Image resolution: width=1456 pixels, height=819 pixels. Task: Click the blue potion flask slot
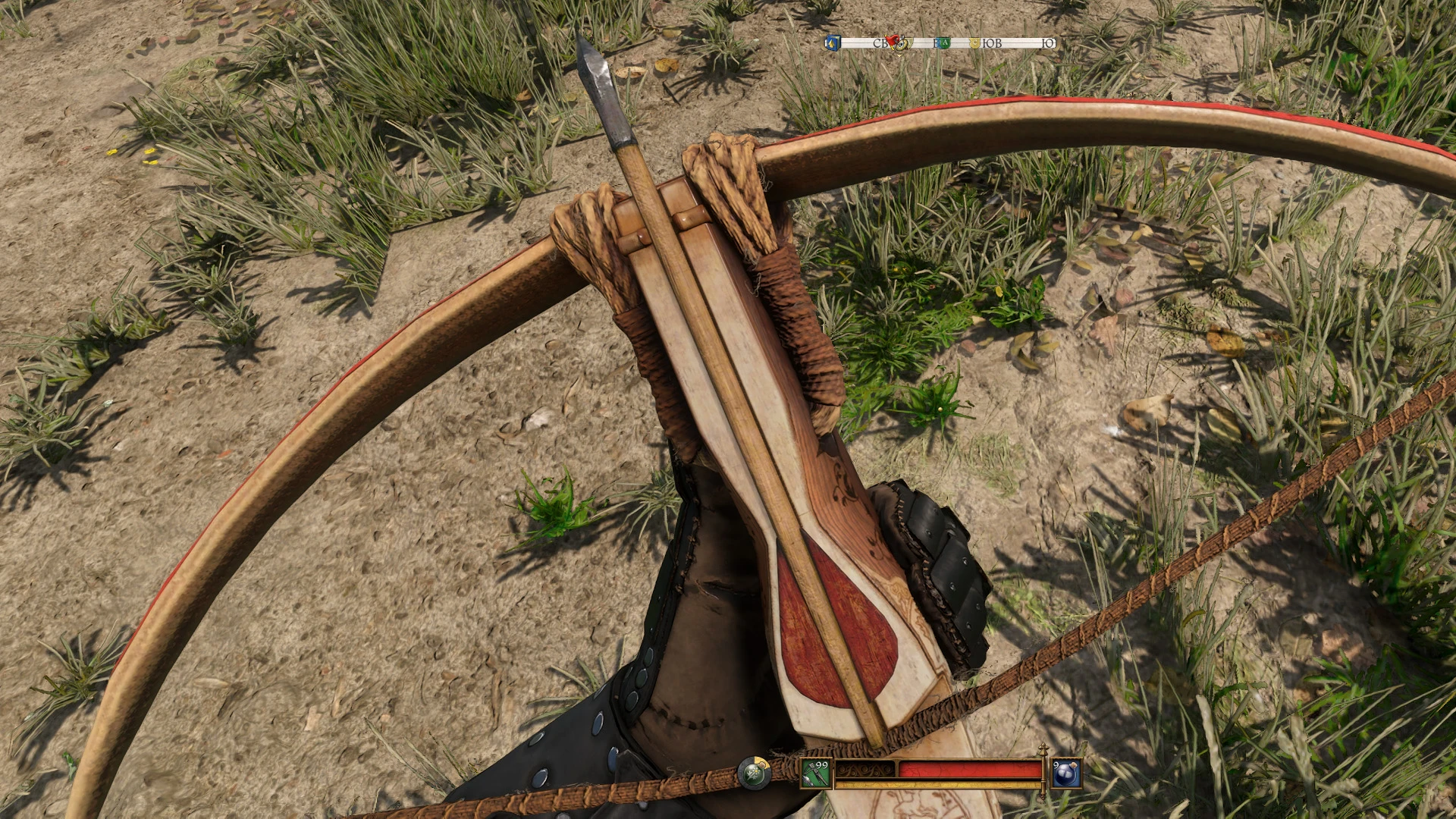pos(1066,773)
